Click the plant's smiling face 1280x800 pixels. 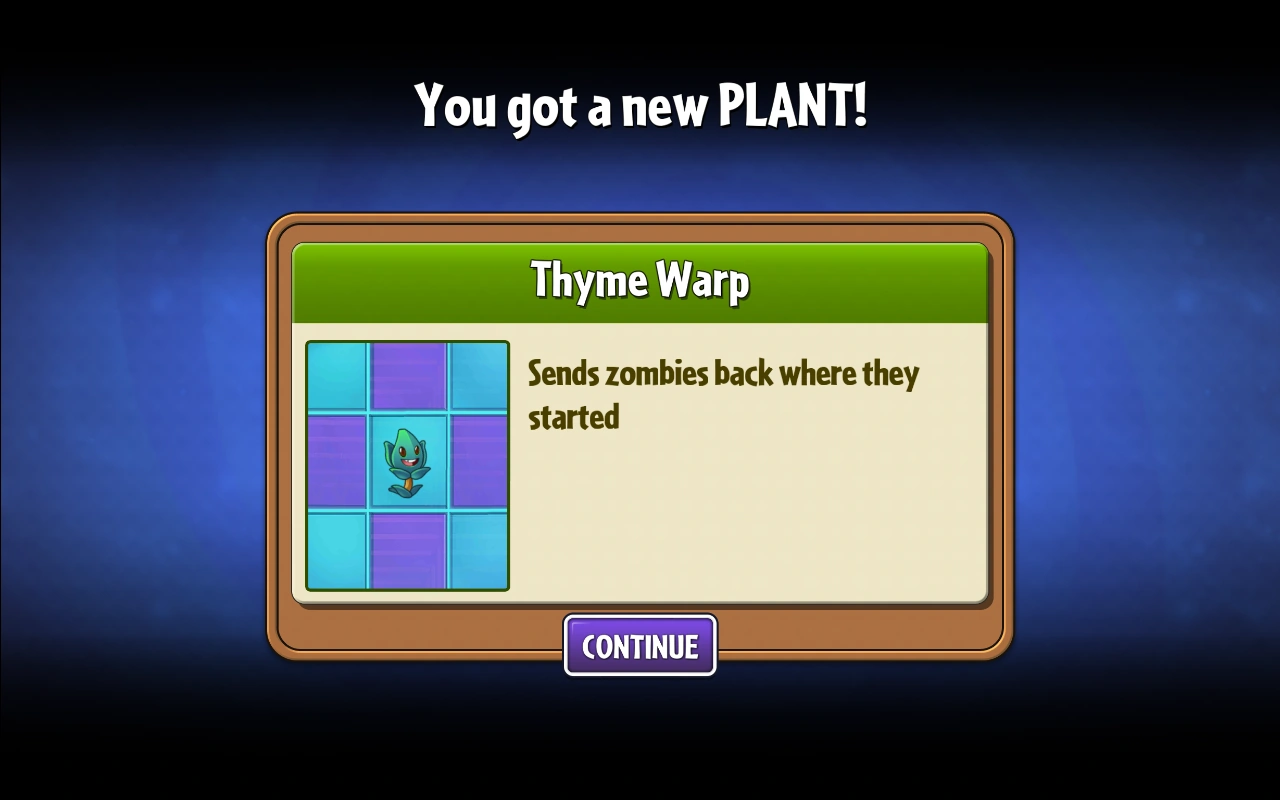point(408,452)
